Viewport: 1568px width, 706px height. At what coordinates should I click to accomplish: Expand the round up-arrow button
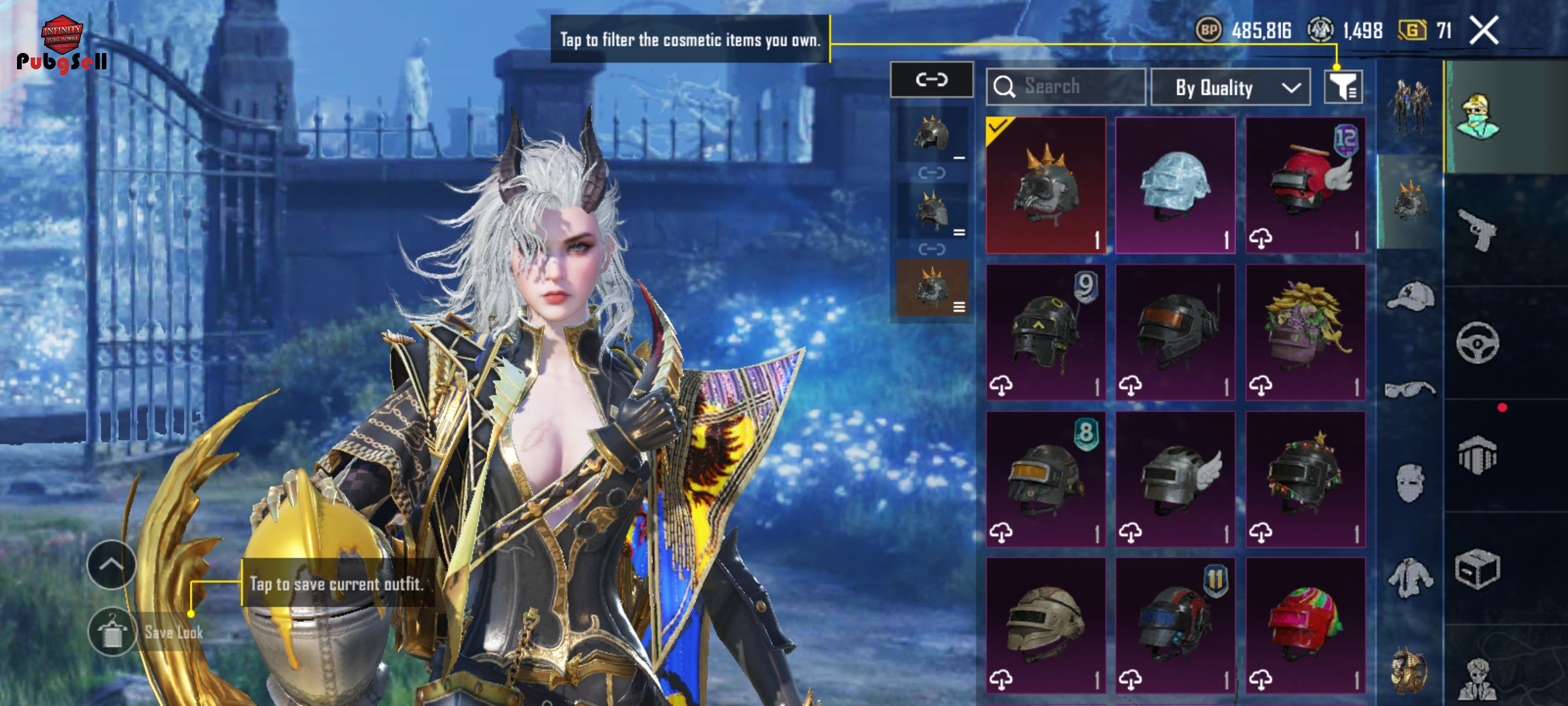coord(111,565)
